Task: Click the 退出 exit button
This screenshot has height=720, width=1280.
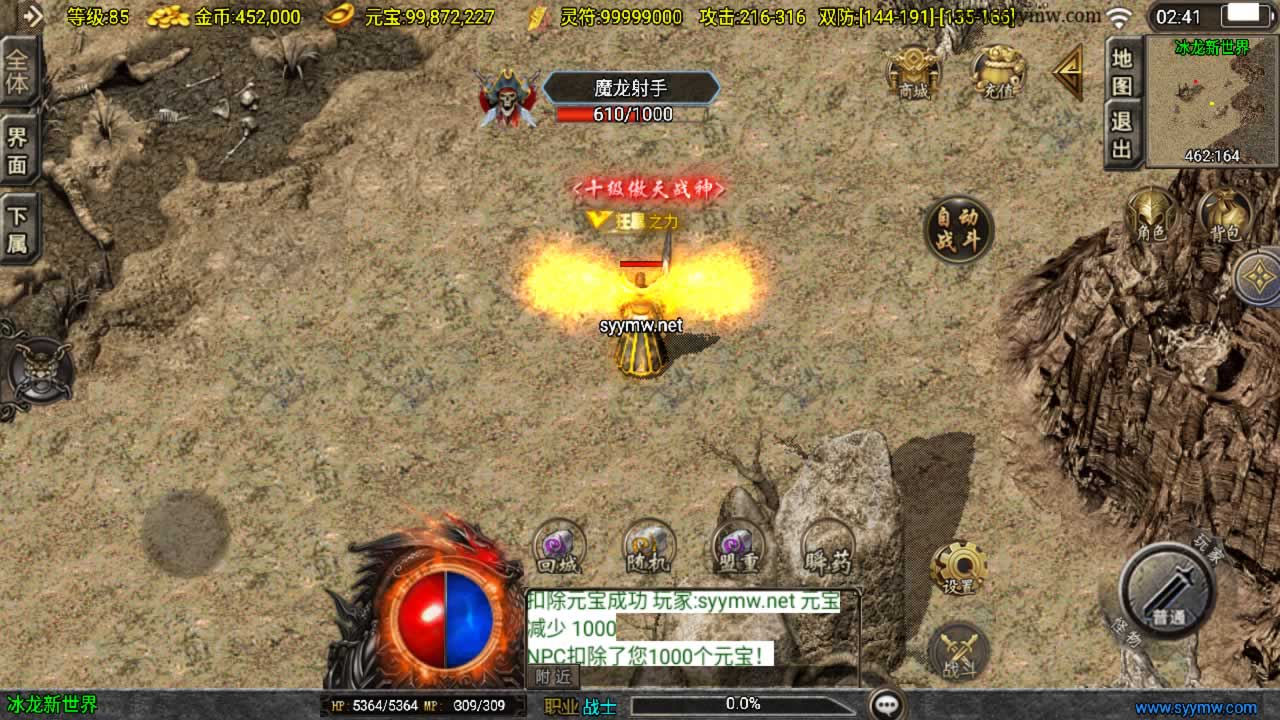Action: (1122, 137)
